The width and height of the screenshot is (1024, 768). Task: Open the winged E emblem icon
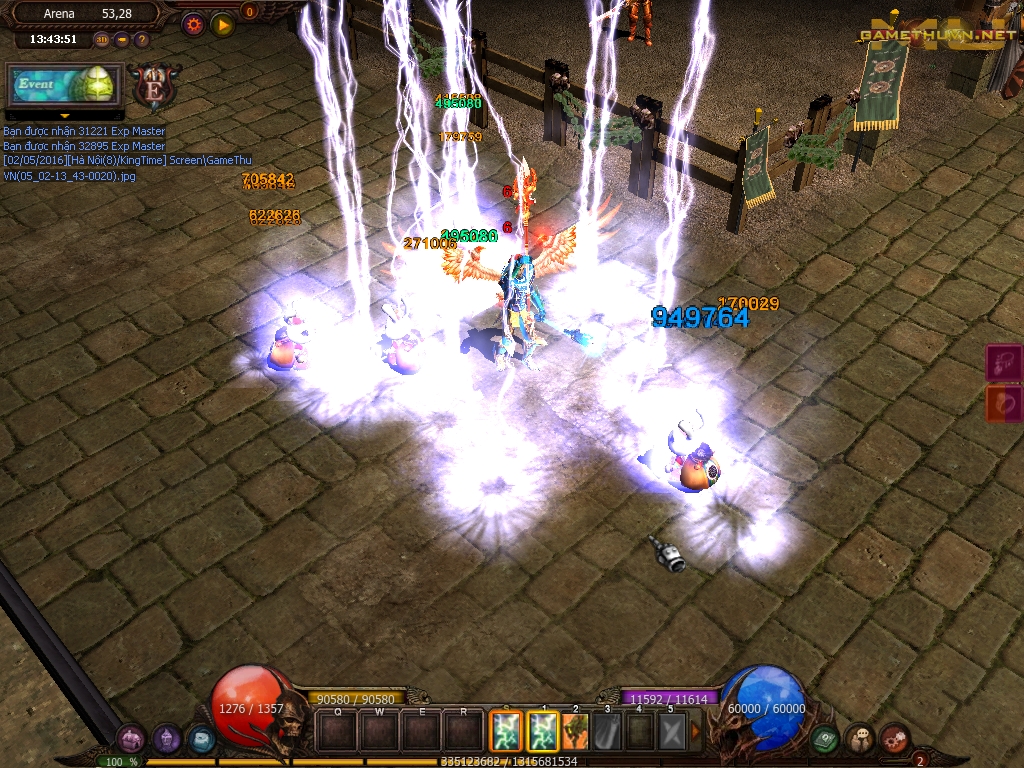coord(155,87)
